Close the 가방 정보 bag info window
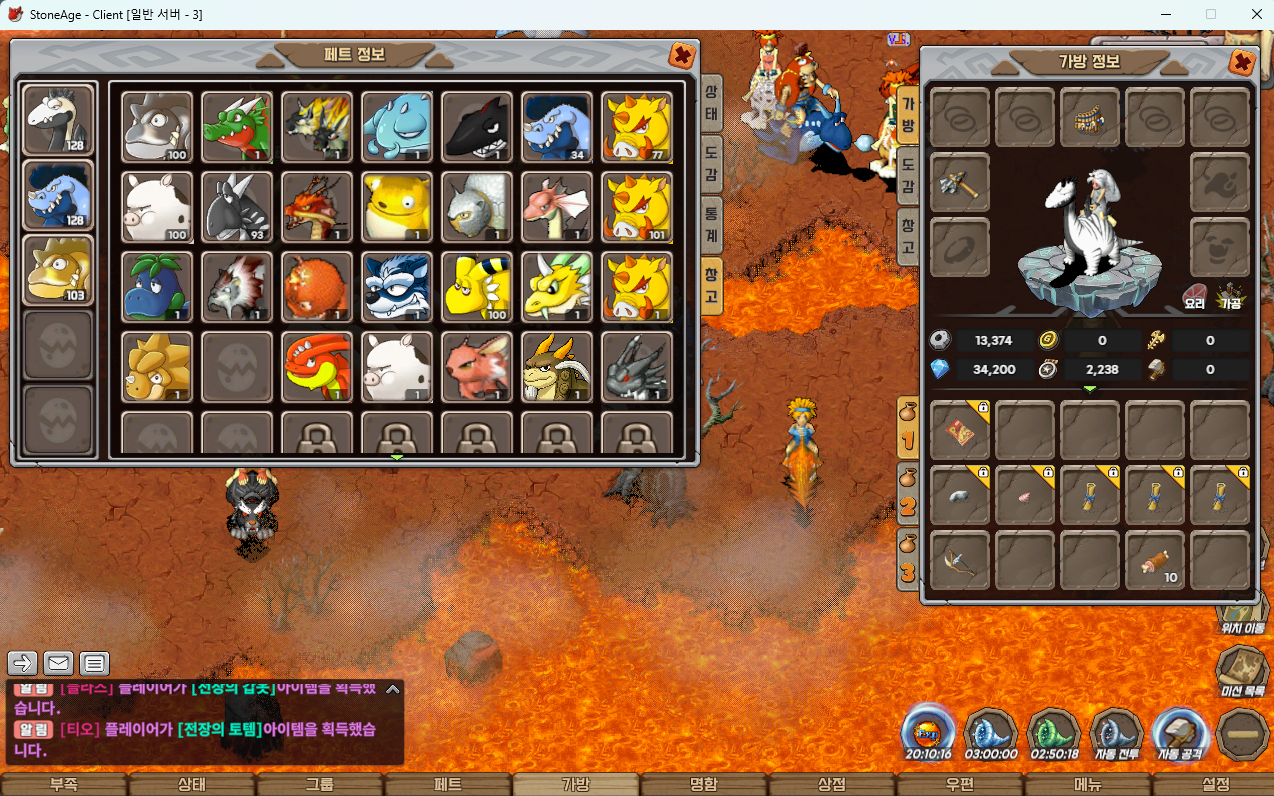The height and width of the screenshot is (796, 1274). 1242,62
